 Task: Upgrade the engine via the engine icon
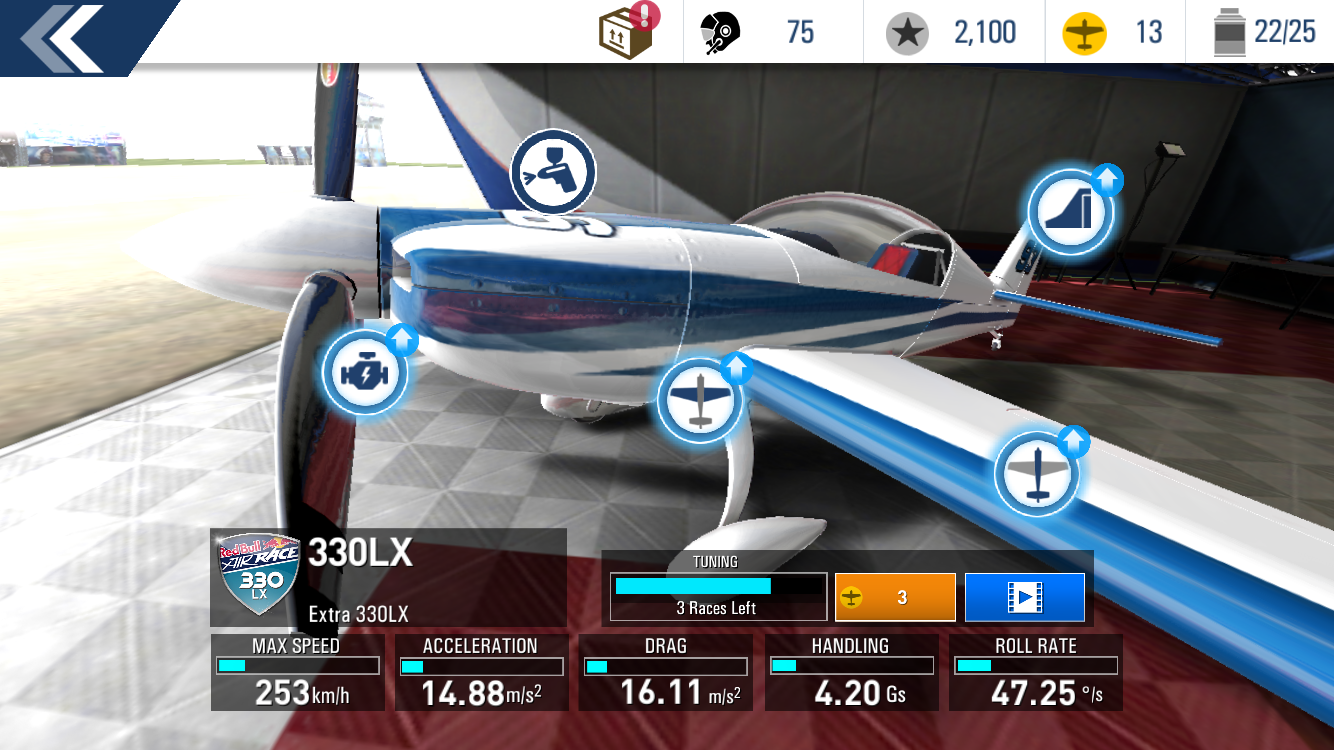364,372
